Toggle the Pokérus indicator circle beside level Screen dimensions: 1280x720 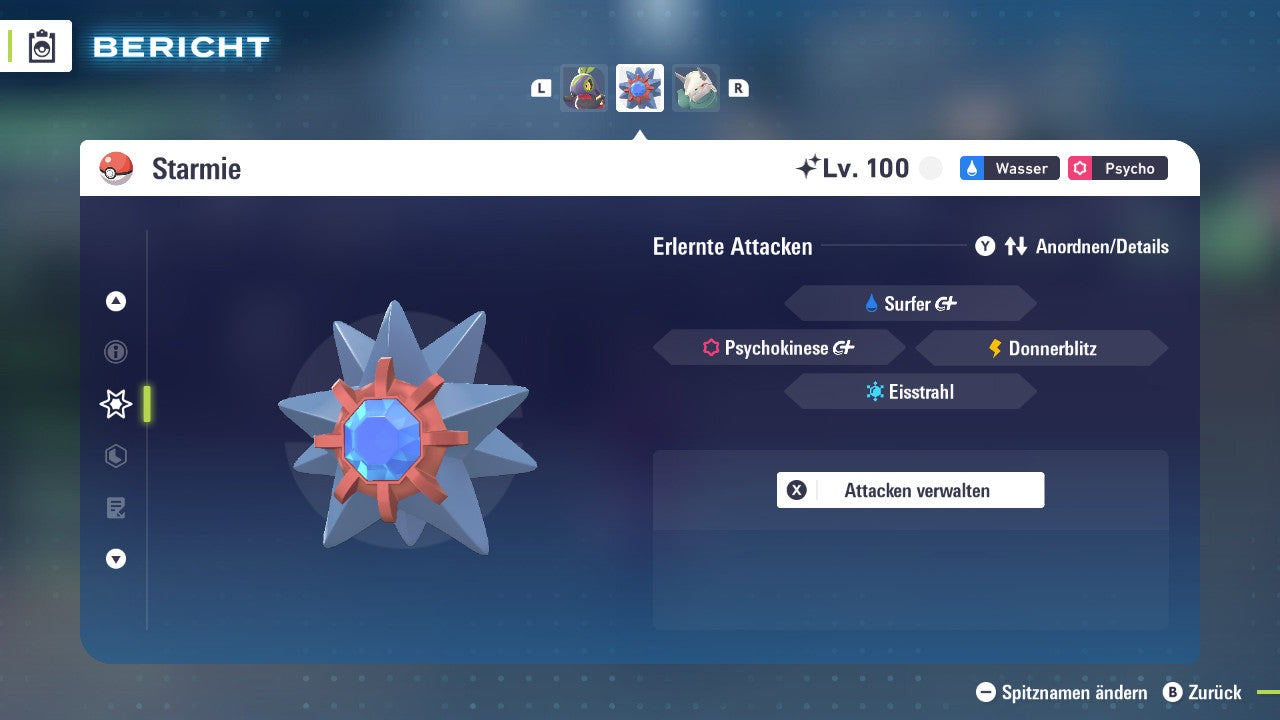(930, 168)
